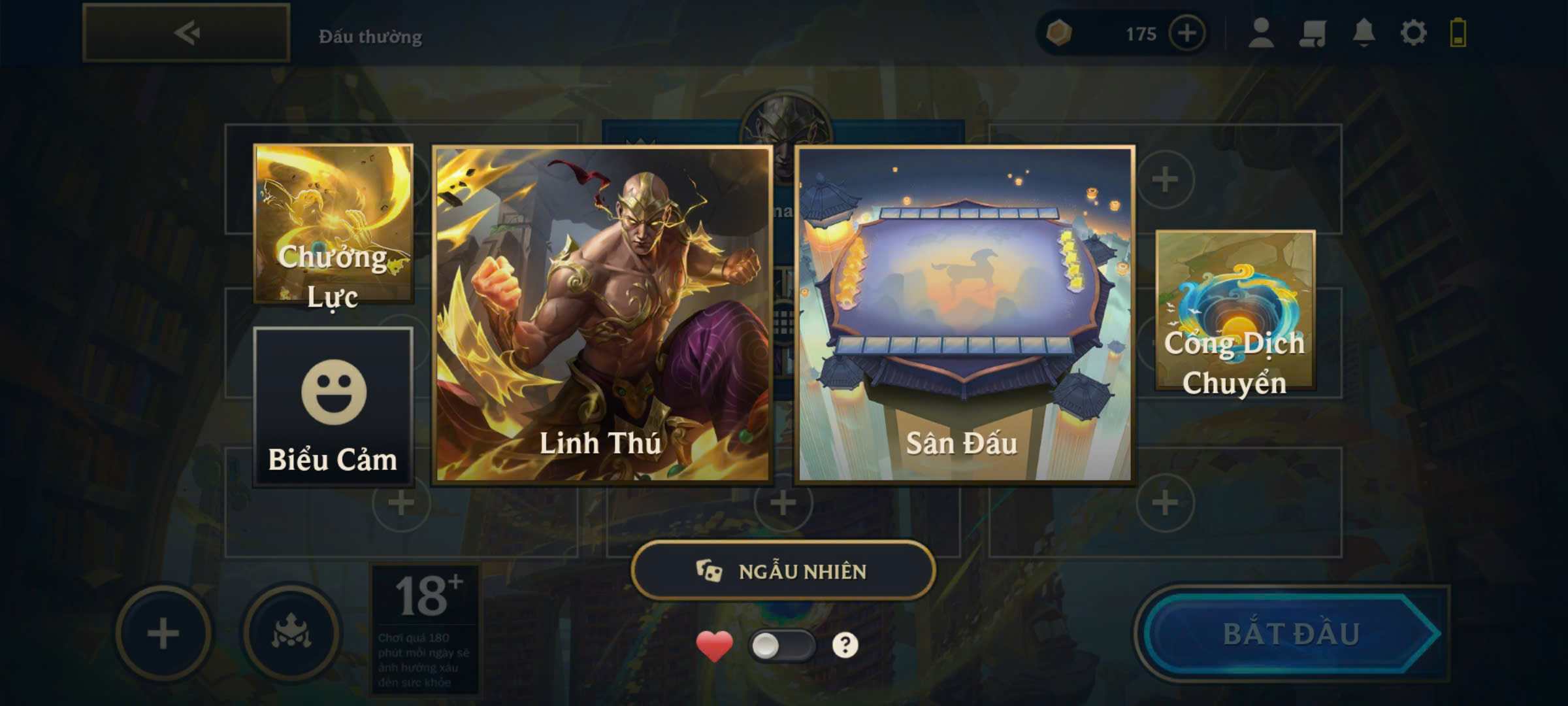This screenshot has width=1568, height=706.
Task: Open the Cổng Dịch Chuyển portal tile
Action: [1235, 311]
